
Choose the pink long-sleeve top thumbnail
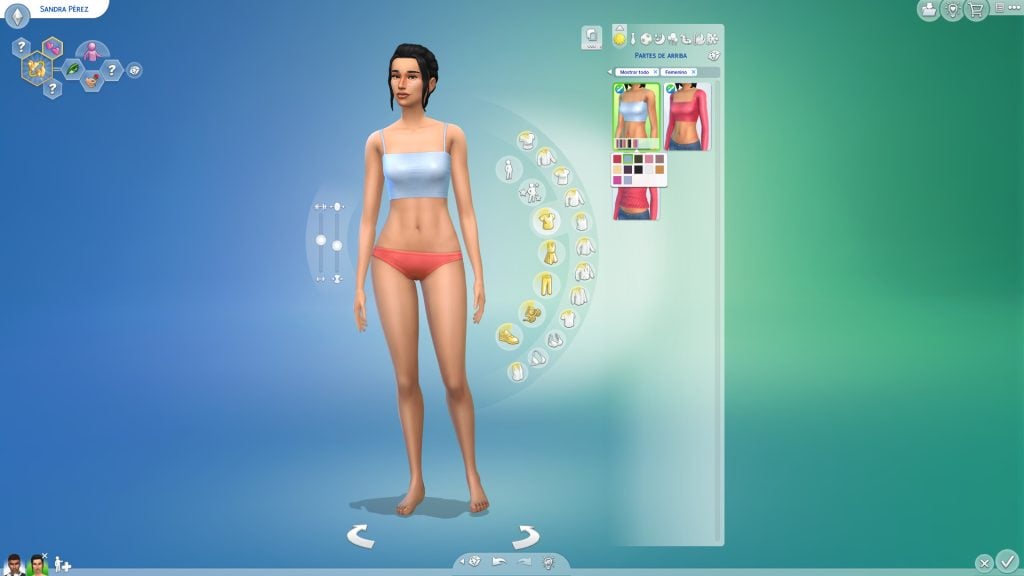click(687, 117)
